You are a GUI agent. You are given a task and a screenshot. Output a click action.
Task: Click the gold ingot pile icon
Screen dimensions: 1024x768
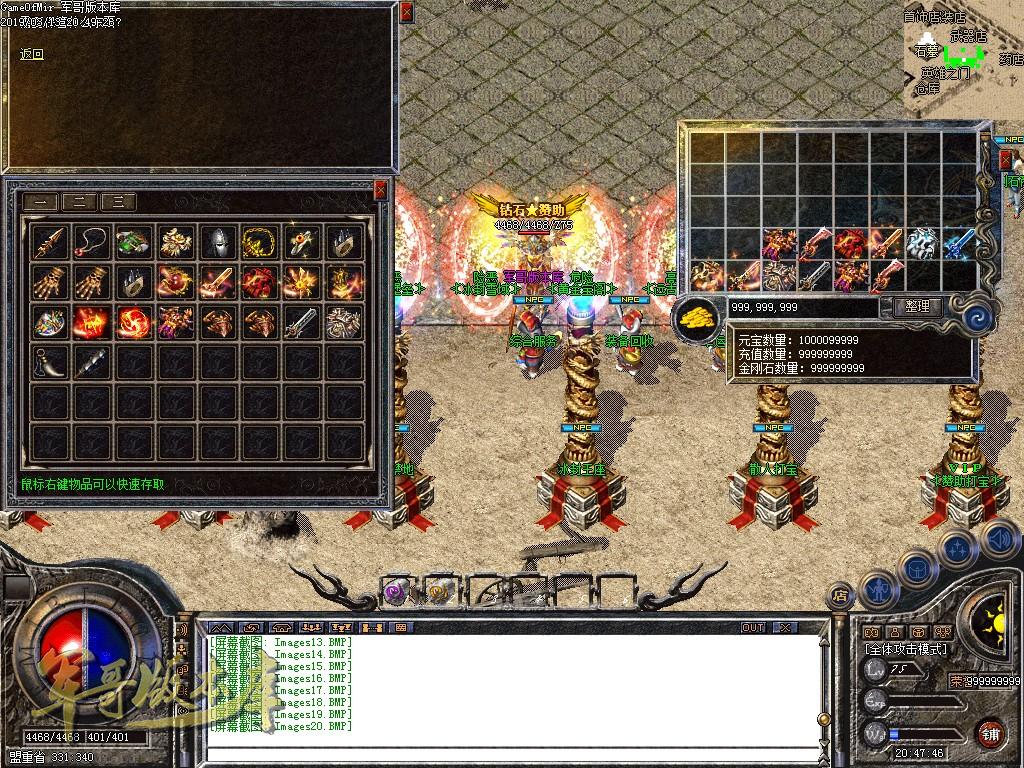pos(695,315)
